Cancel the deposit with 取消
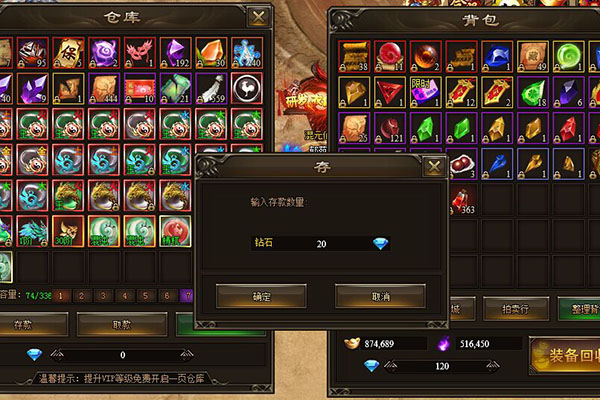 [x=380, y=297]
